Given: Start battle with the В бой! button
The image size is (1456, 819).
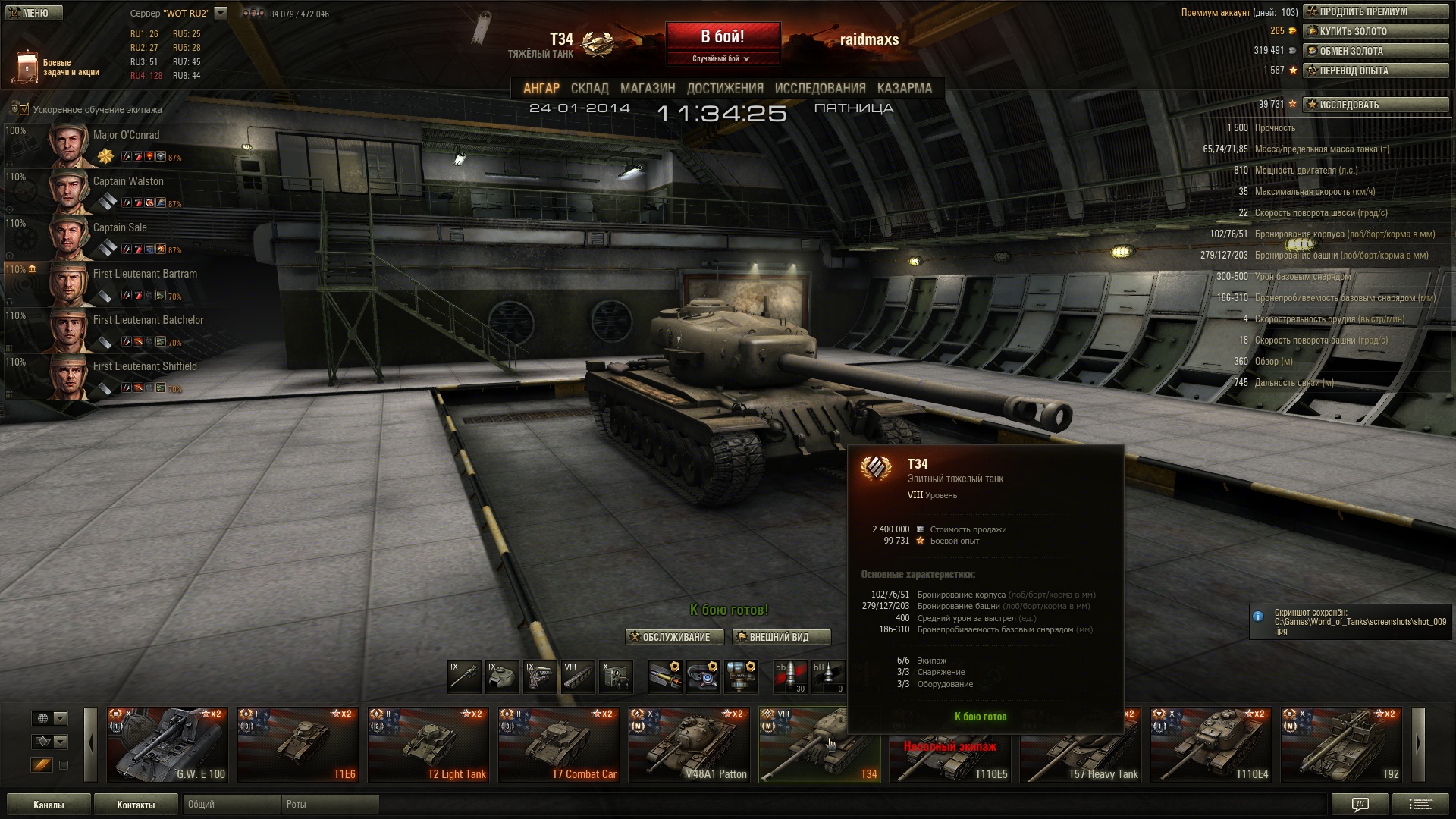Looking at the screenshot, I should [722, 37].
